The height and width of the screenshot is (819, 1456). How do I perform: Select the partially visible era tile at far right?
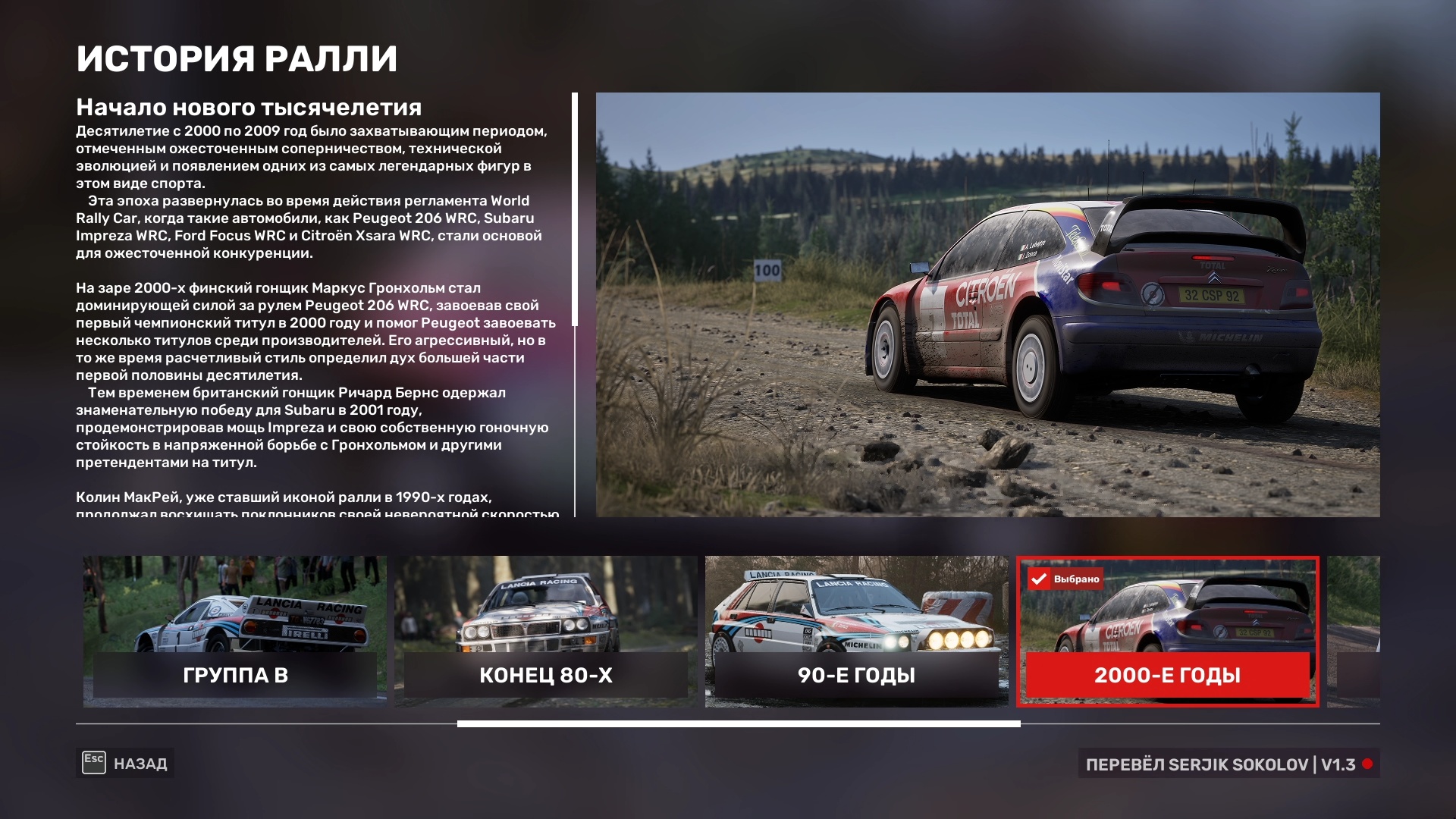pyautogui.click(x=1357, y=631)
